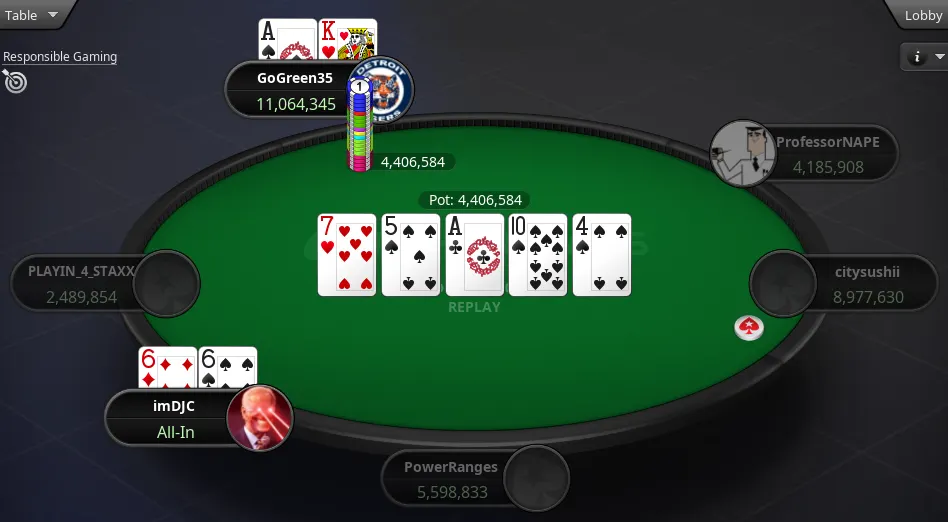
Task: Select GoGreen35's player nameplate
Action: point(288,91)
